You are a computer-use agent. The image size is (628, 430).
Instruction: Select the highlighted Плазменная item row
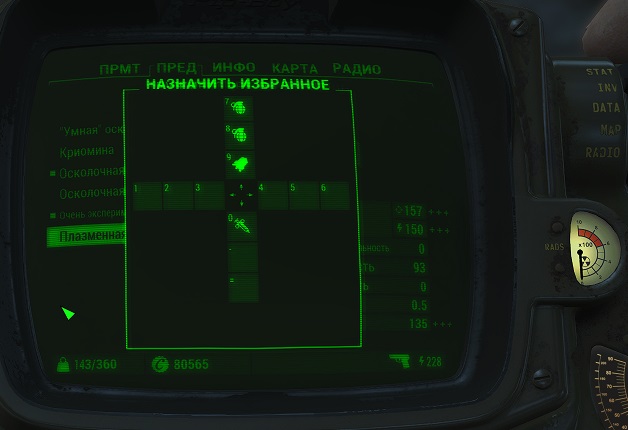tap(86, 236)
